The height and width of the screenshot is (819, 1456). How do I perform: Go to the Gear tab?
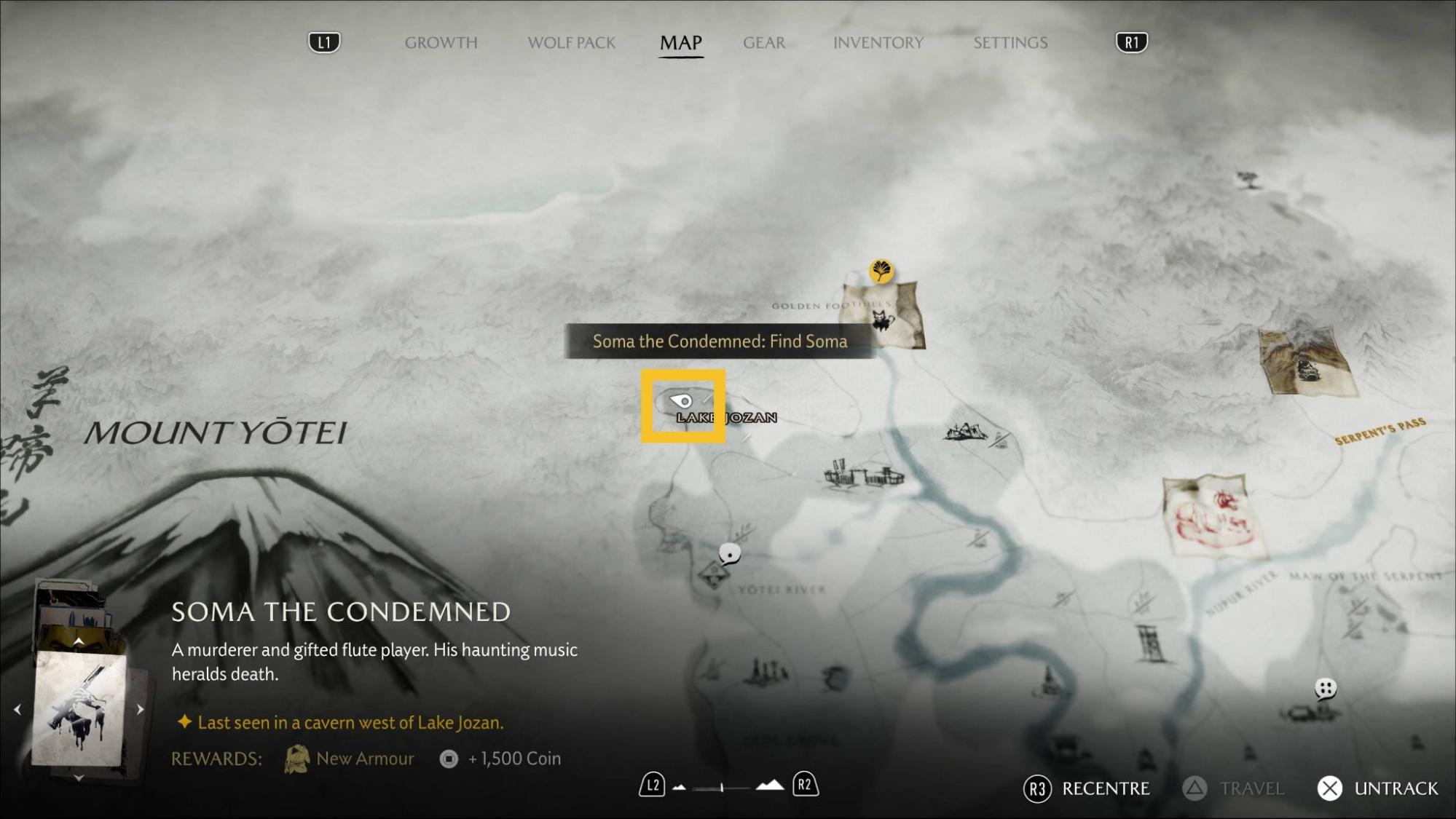(763, 43)
